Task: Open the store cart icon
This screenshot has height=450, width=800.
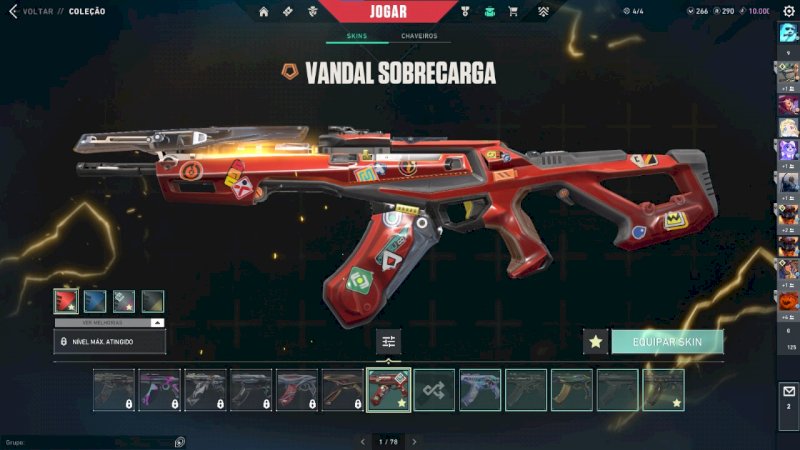Action: 513,12
